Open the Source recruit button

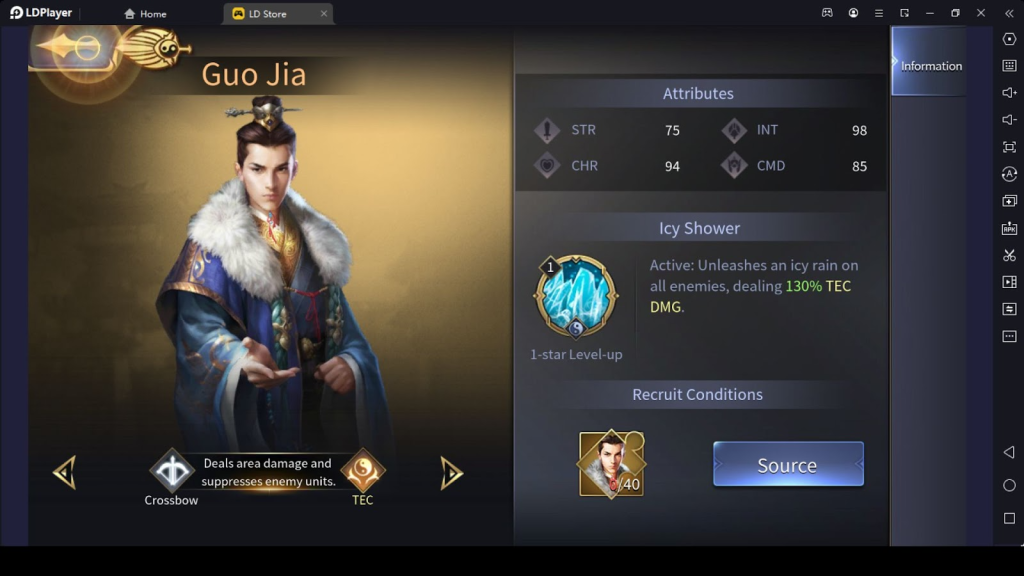[787, 464]
